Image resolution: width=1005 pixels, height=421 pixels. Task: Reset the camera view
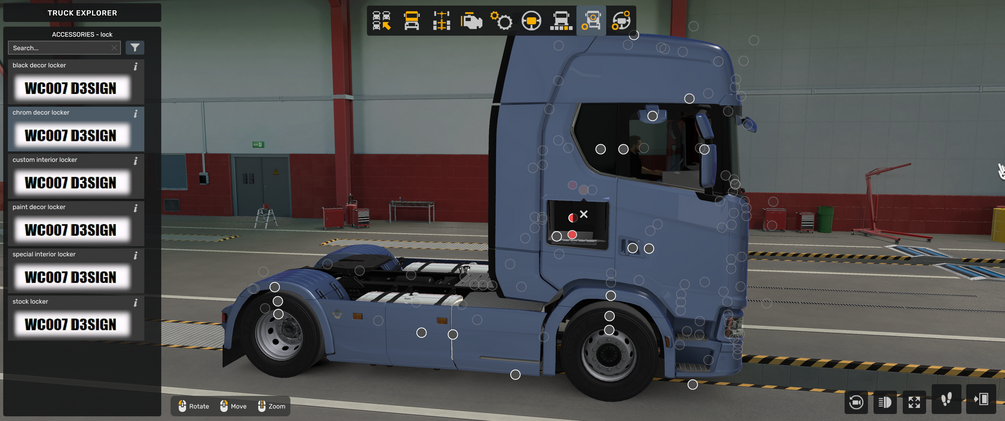click(x=855, y=402)
